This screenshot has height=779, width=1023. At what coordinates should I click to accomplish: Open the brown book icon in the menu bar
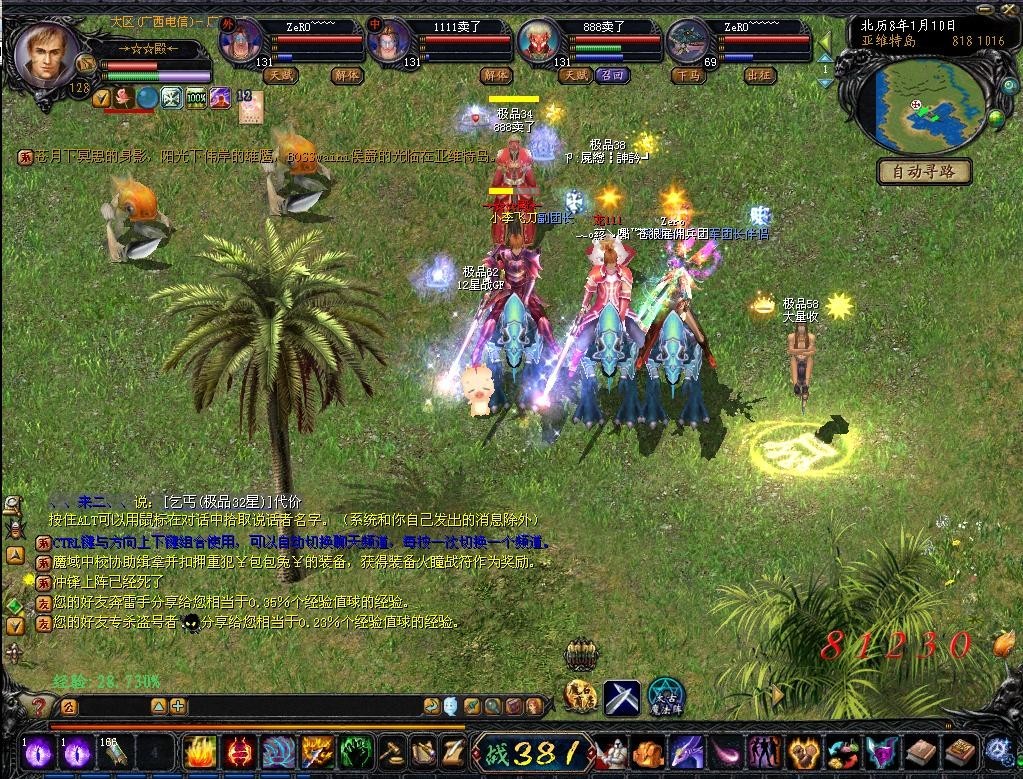click(x=922, y=751)
